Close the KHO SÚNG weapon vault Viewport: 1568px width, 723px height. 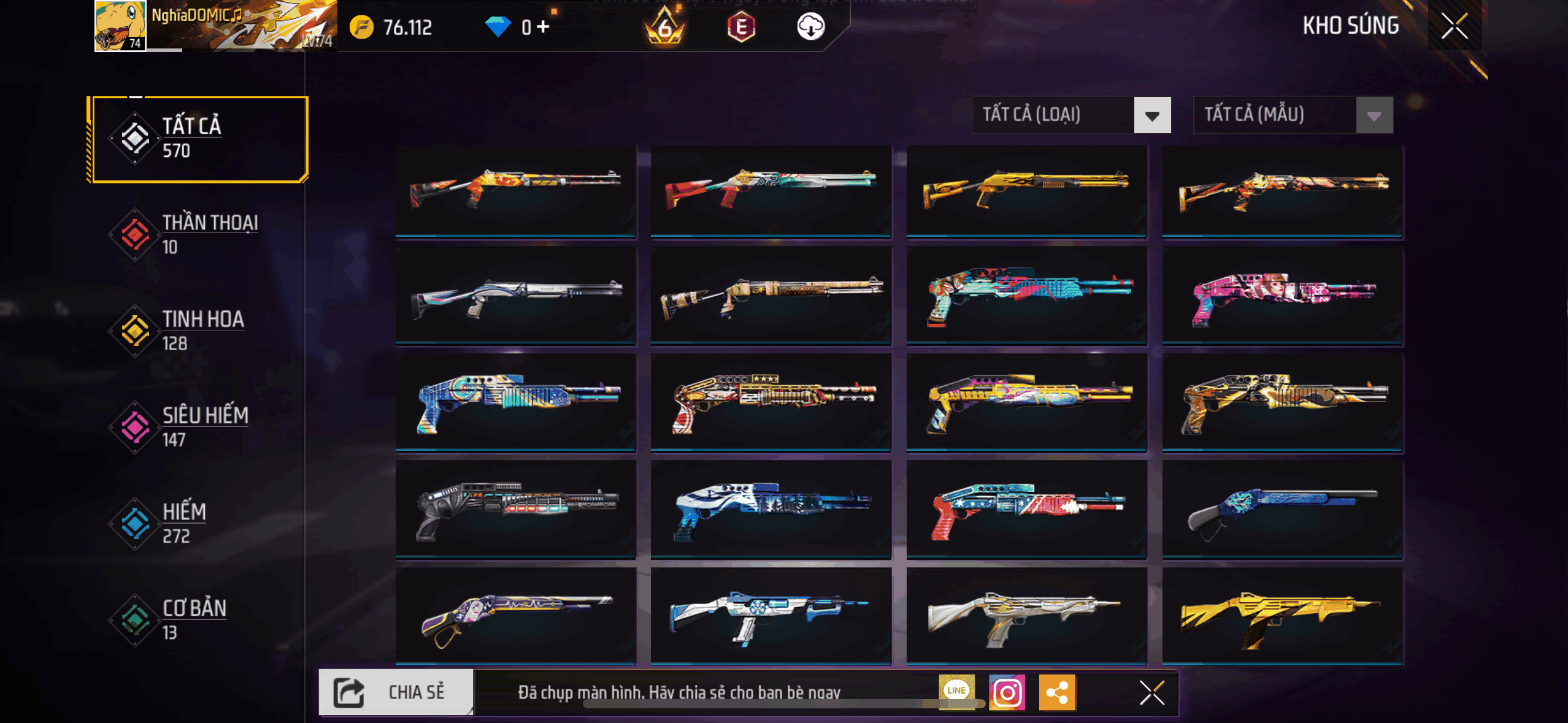[1454, 26]
